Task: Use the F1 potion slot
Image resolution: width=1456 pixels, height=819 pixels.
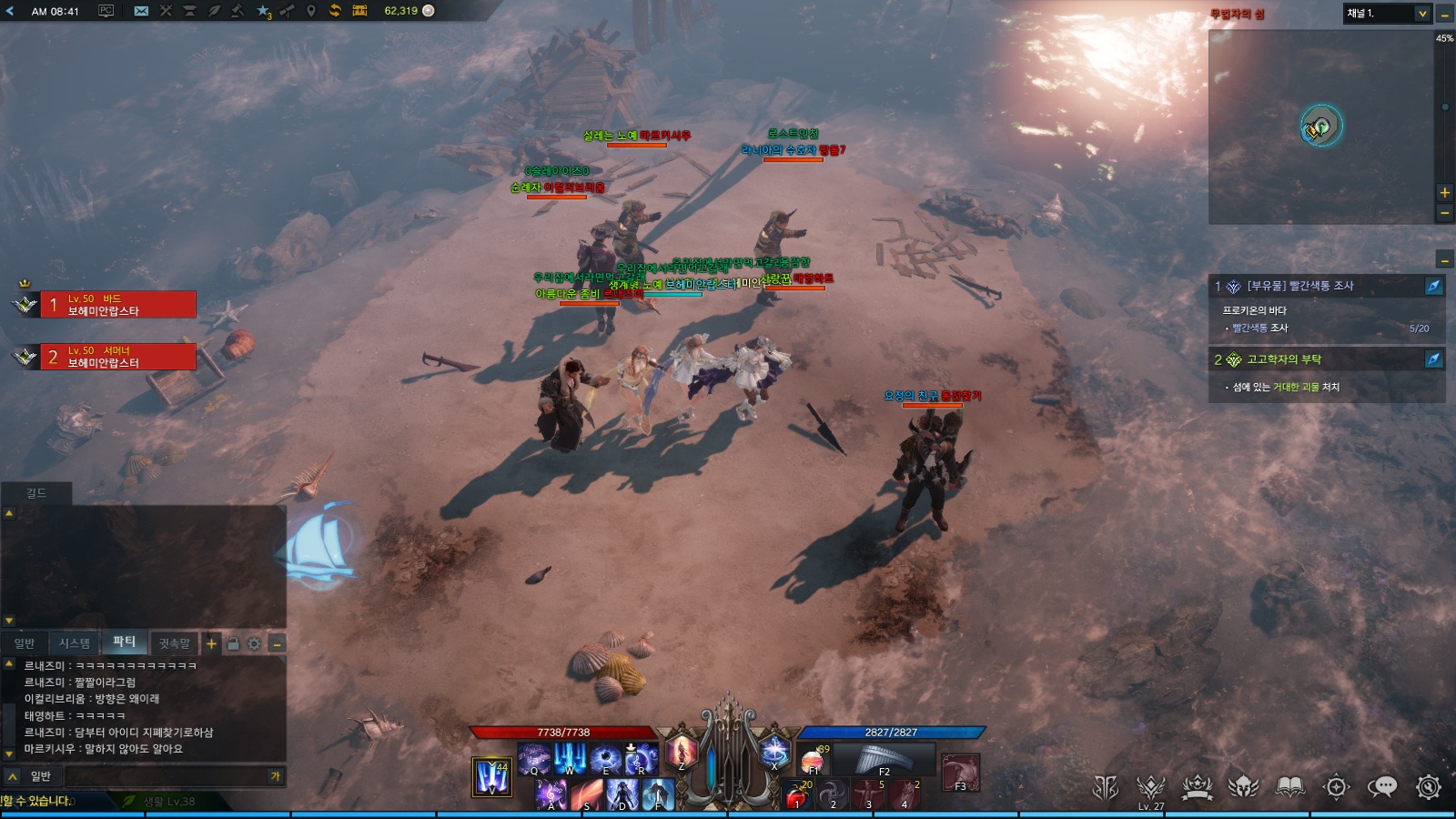Action: [x=813, y=759]
